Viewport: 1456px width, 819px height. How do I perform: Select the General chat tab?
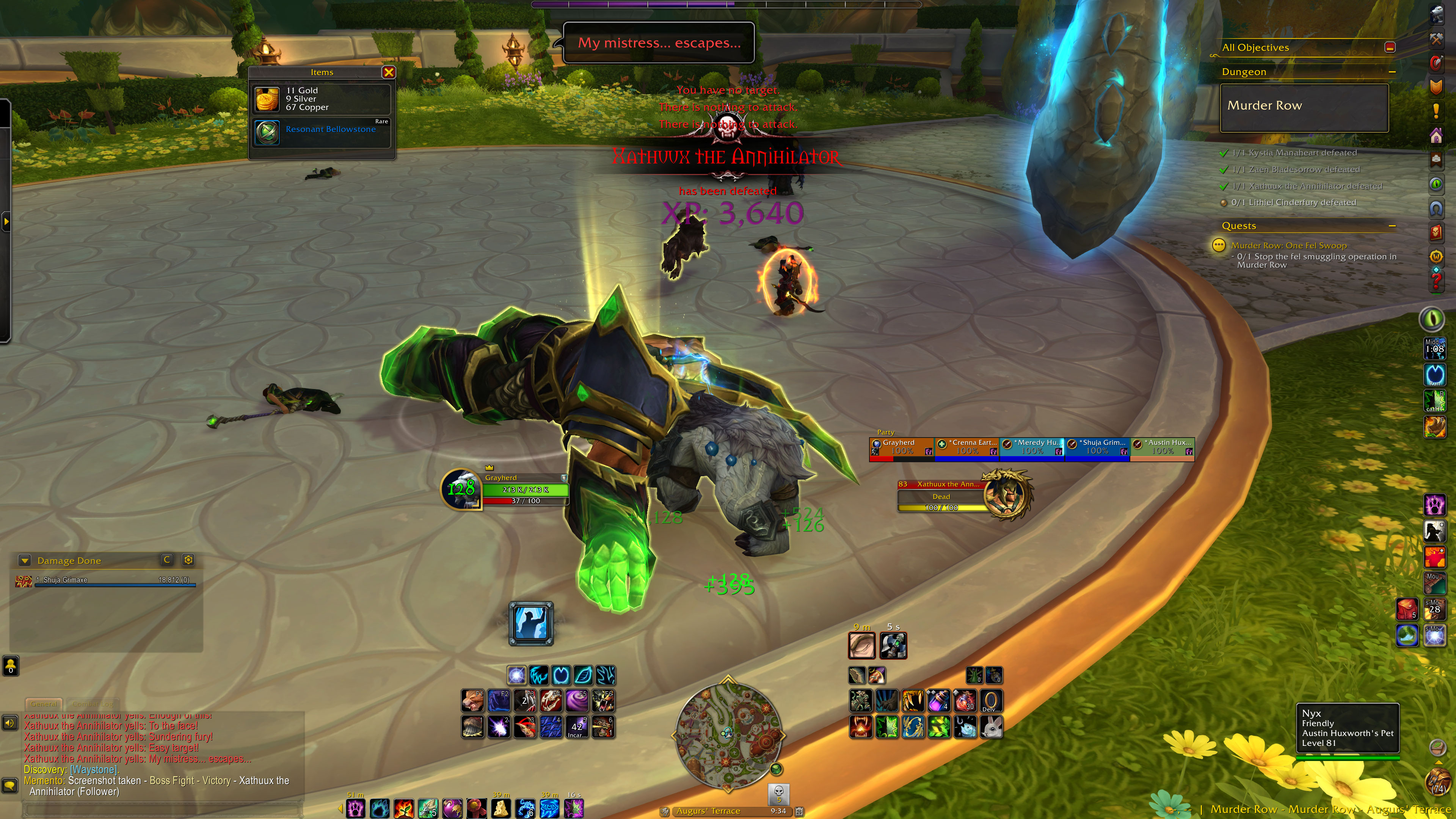44,704
